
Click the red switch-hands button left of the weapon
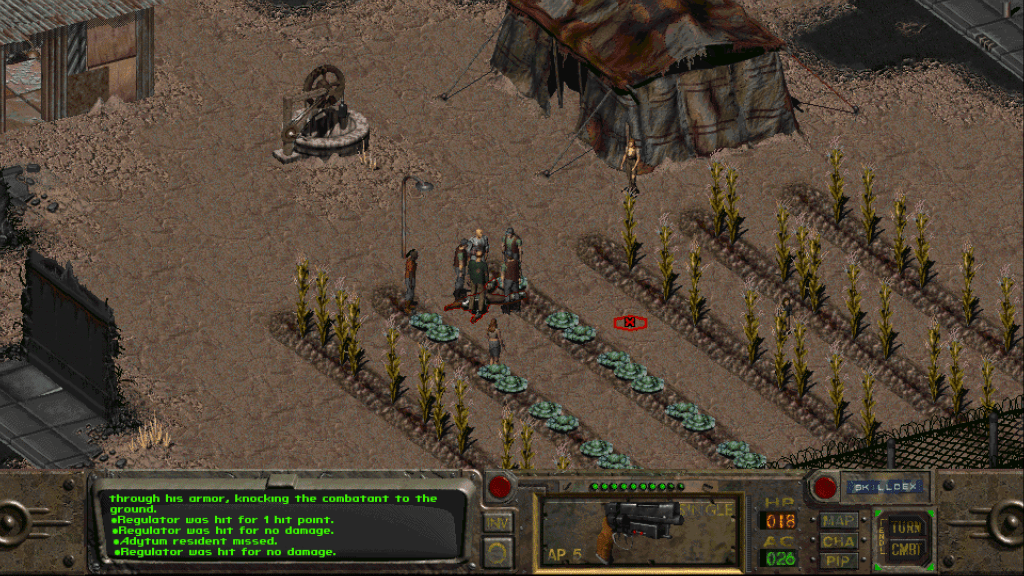[x=499, y=487]
